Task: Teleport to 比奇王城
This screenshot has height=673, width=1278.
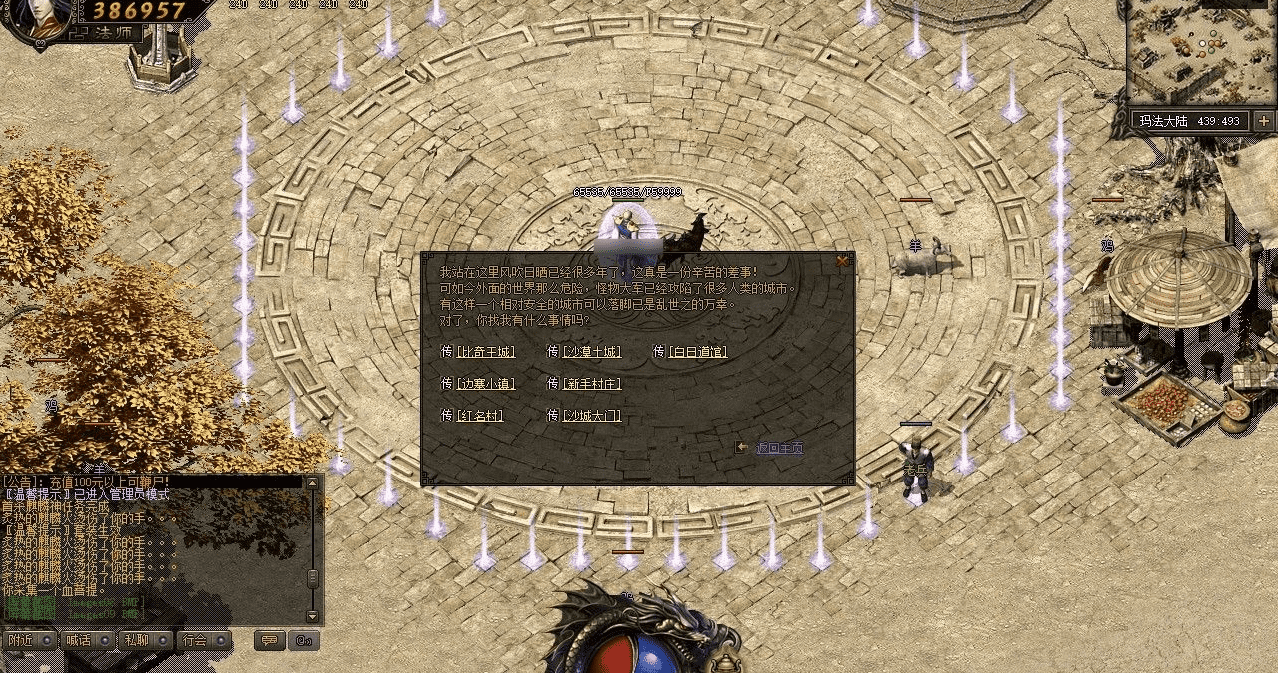Action: tap(485, 352)
